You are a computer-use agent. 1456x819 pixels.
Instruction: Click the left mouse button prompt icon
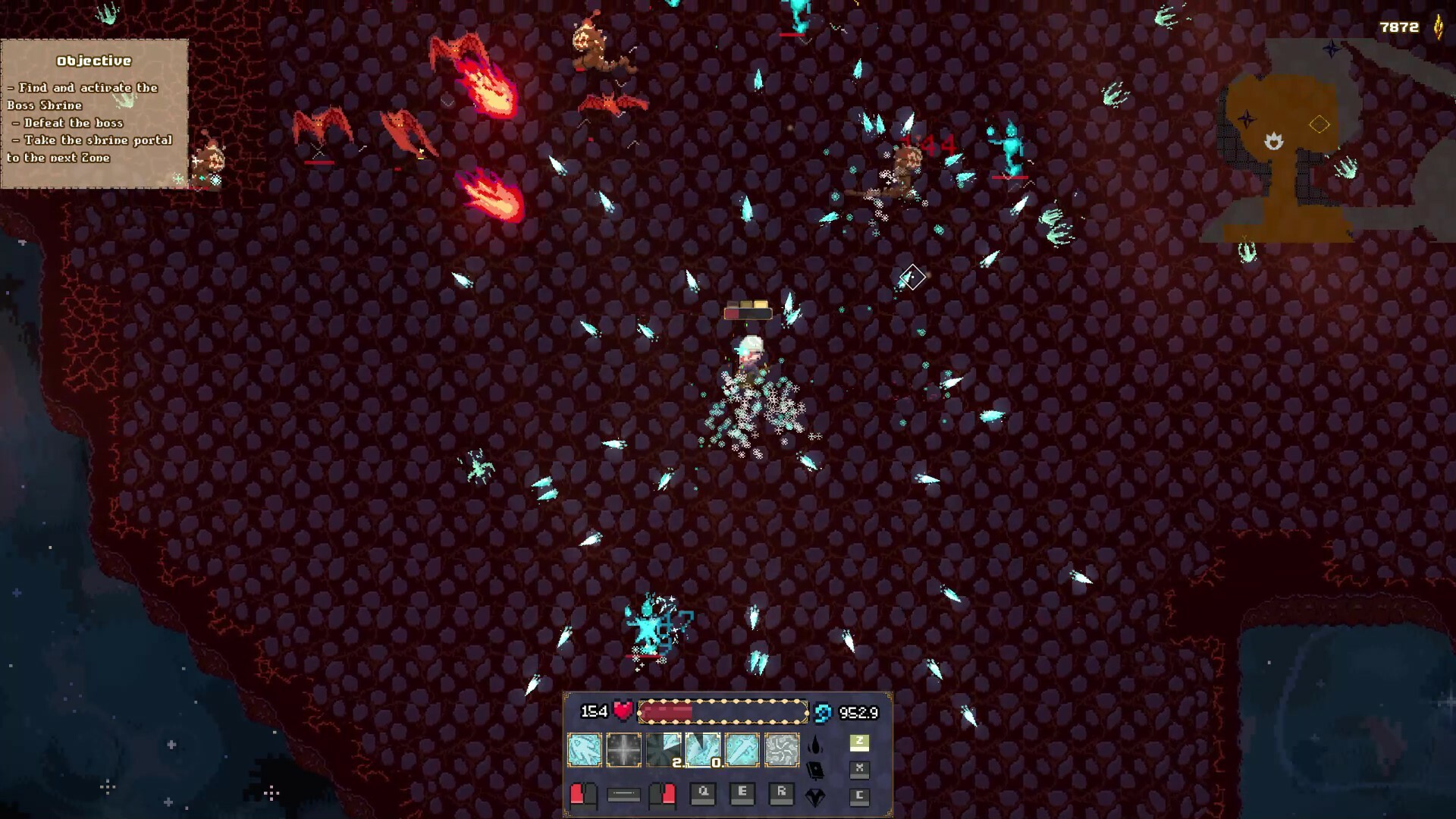[584, 795]
